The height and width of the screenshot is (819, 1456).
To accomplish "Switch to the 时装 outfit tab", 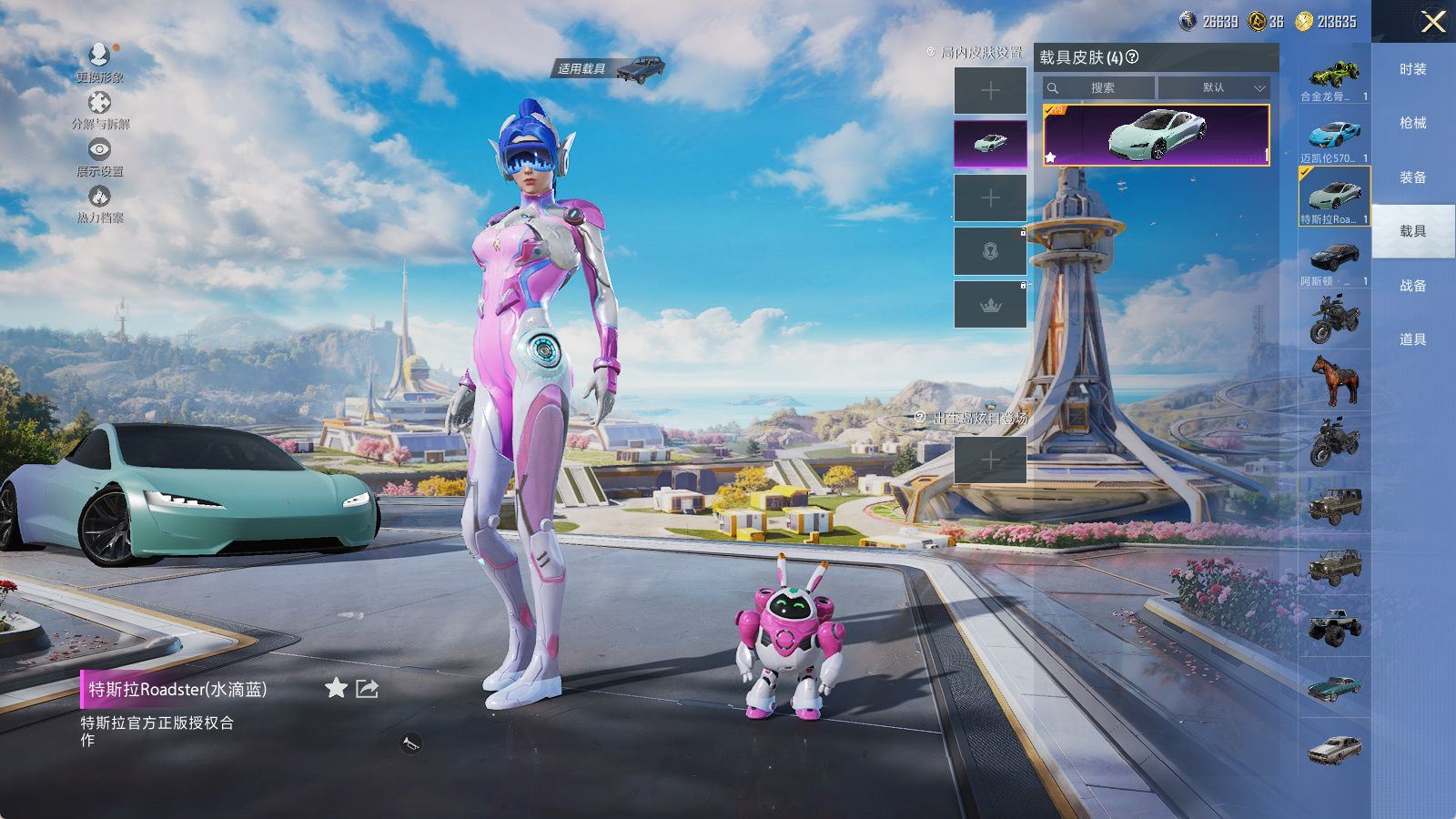I will pos(1412,69).
